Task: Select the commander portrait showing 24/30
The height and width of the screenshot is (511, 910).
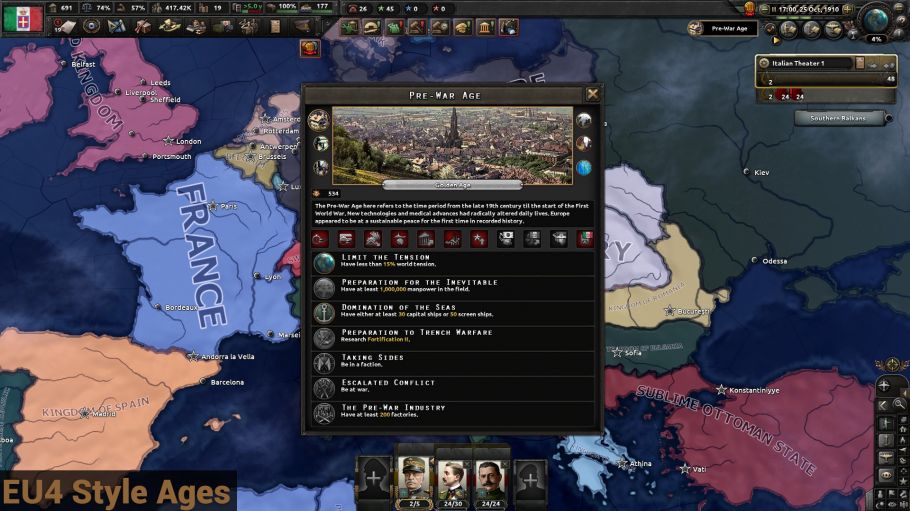Action: pyautogui.click(x=452, y=478)
